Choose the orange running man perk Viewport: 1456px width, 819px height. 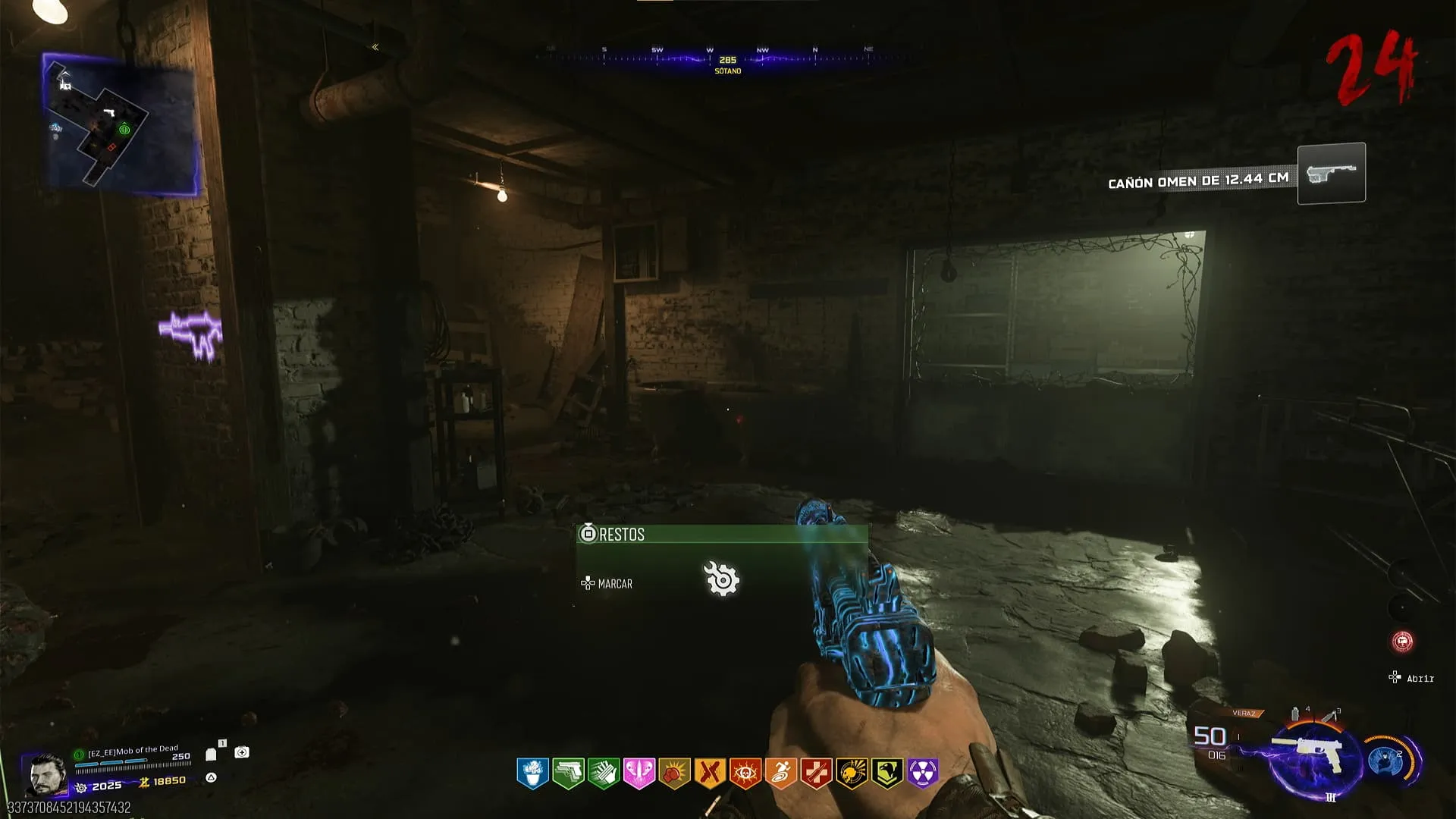[781, 773]
